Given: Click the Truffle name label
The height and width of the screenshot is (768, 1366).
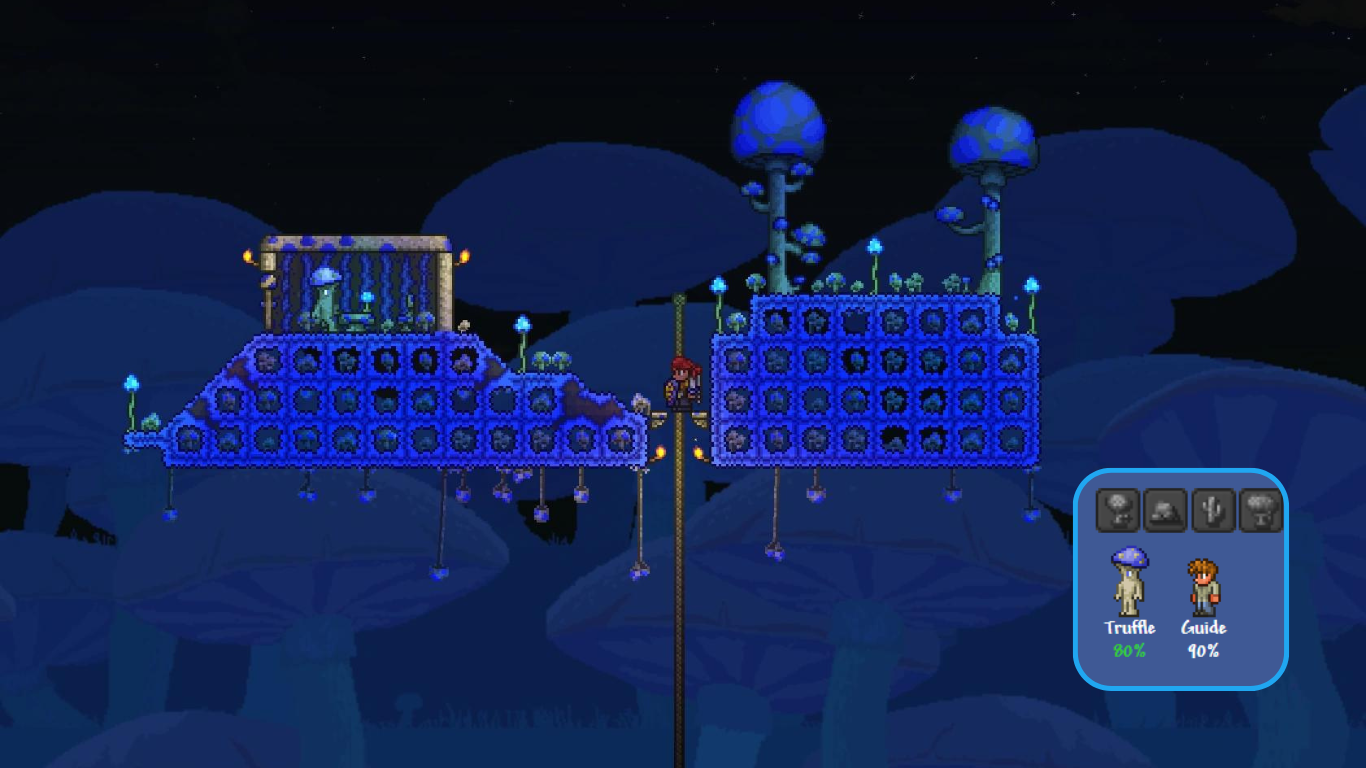Looking at the screenshot, I should pos(1130,628).
